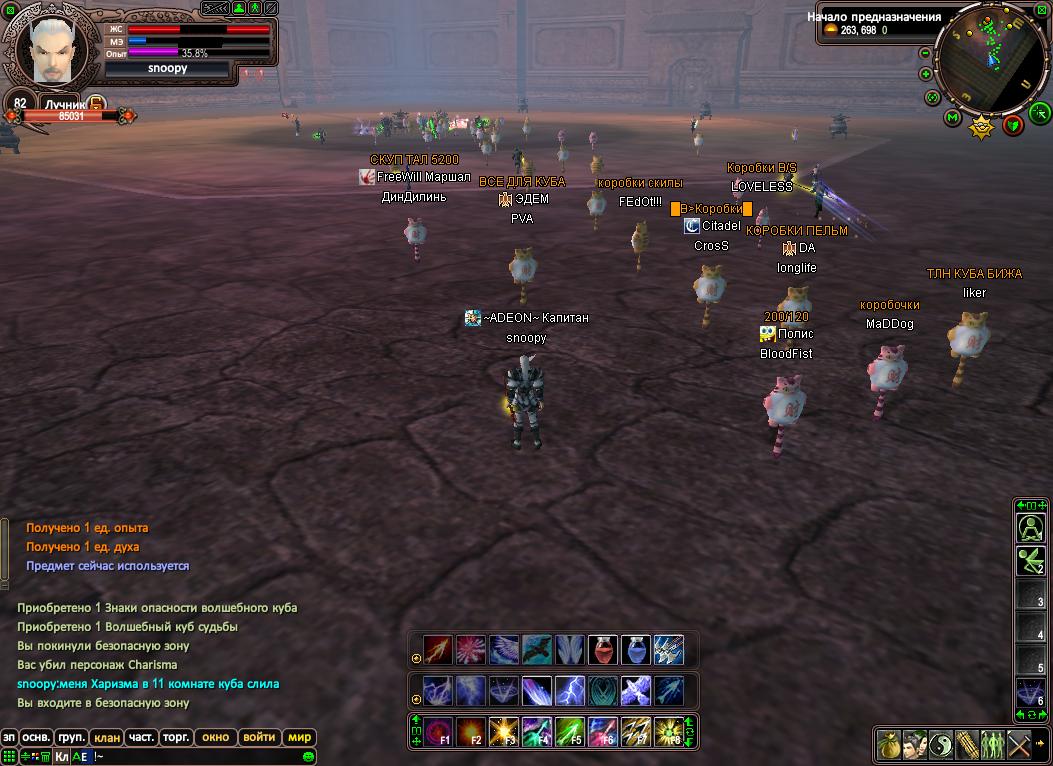Open the green smiley emoticon picker

coord(309,757)
